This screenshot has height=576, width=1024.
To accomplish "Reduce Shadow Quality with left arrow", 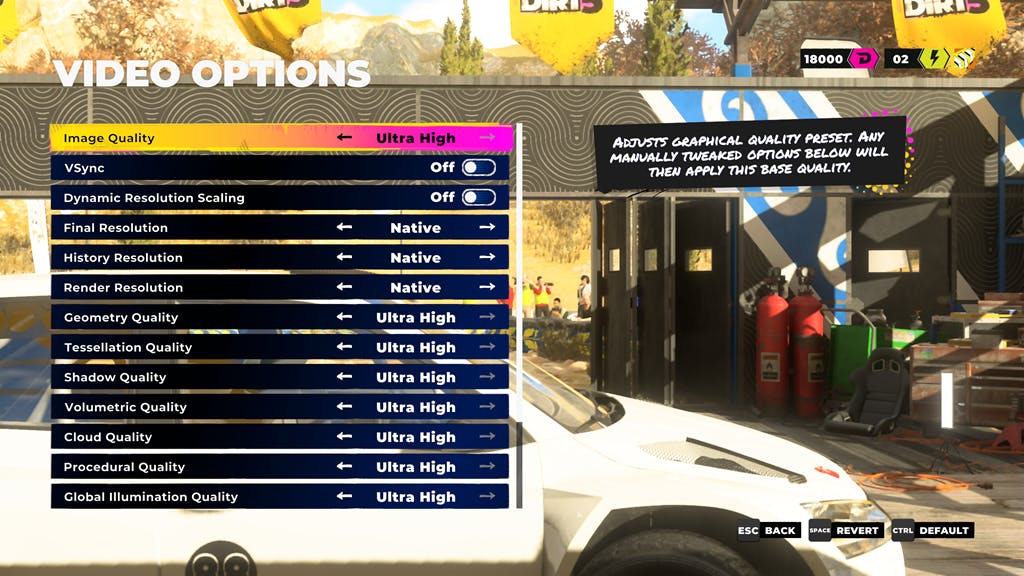I will (x=345, y=378).
